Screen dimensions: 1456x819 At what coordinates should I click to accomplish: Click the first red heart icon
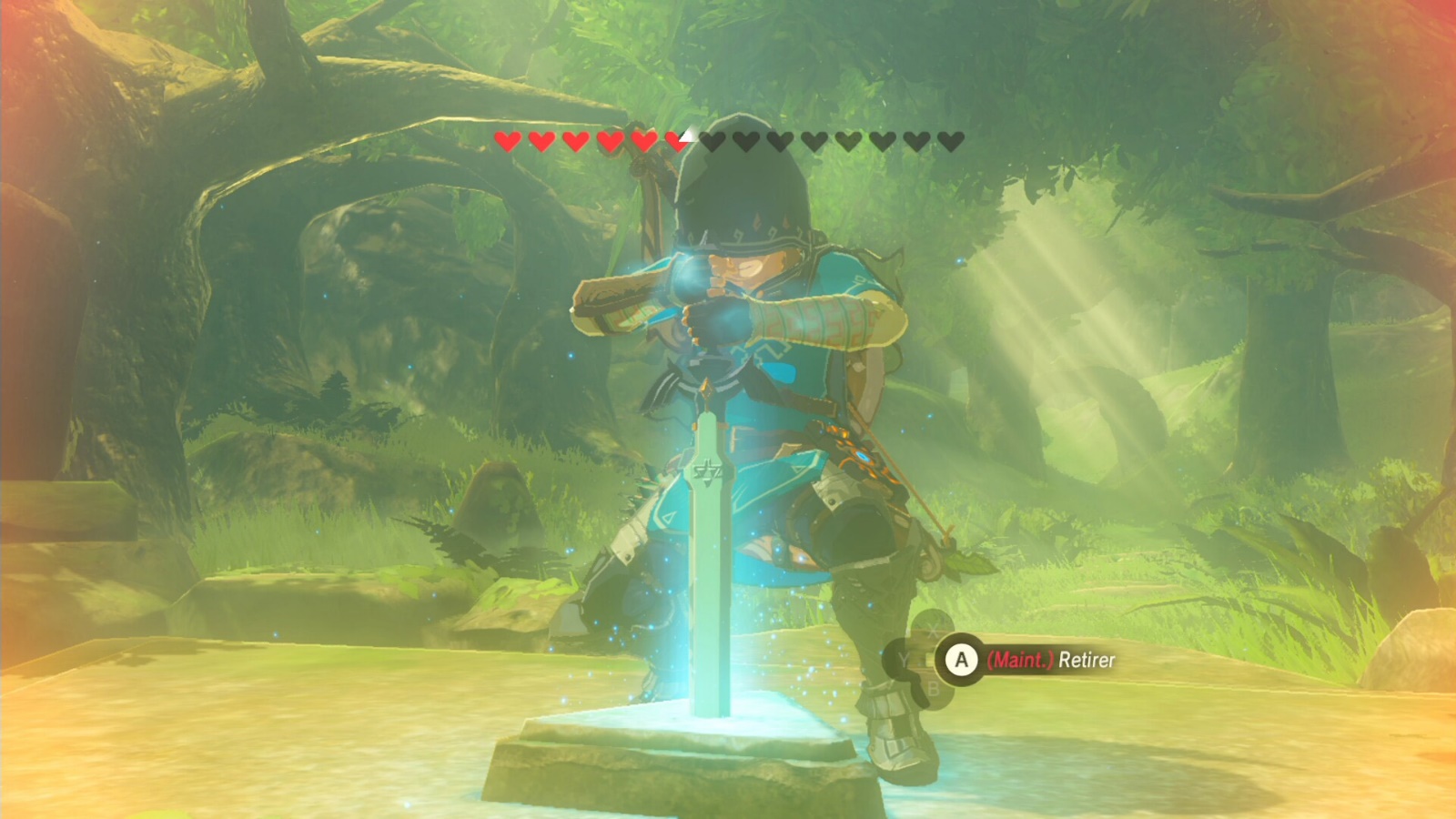coord(508,142)
